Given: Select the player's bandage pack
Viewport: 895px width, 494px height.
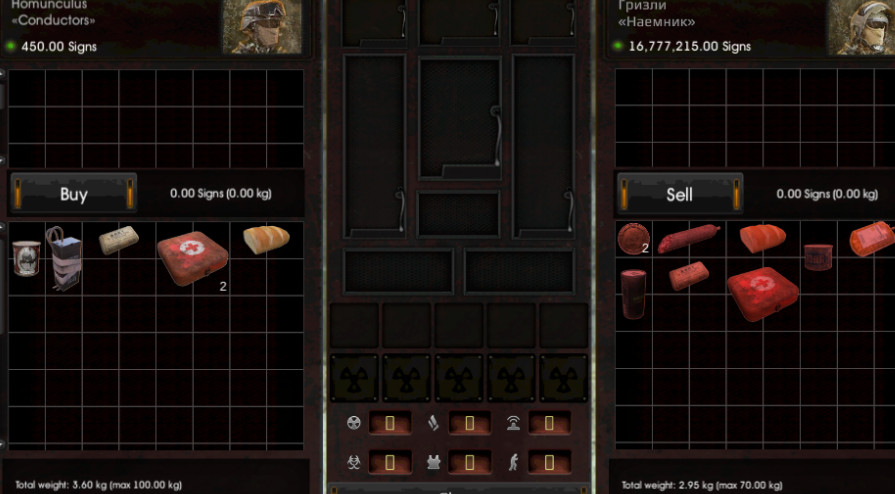Looking at the screenshot, I should [689, 275].
